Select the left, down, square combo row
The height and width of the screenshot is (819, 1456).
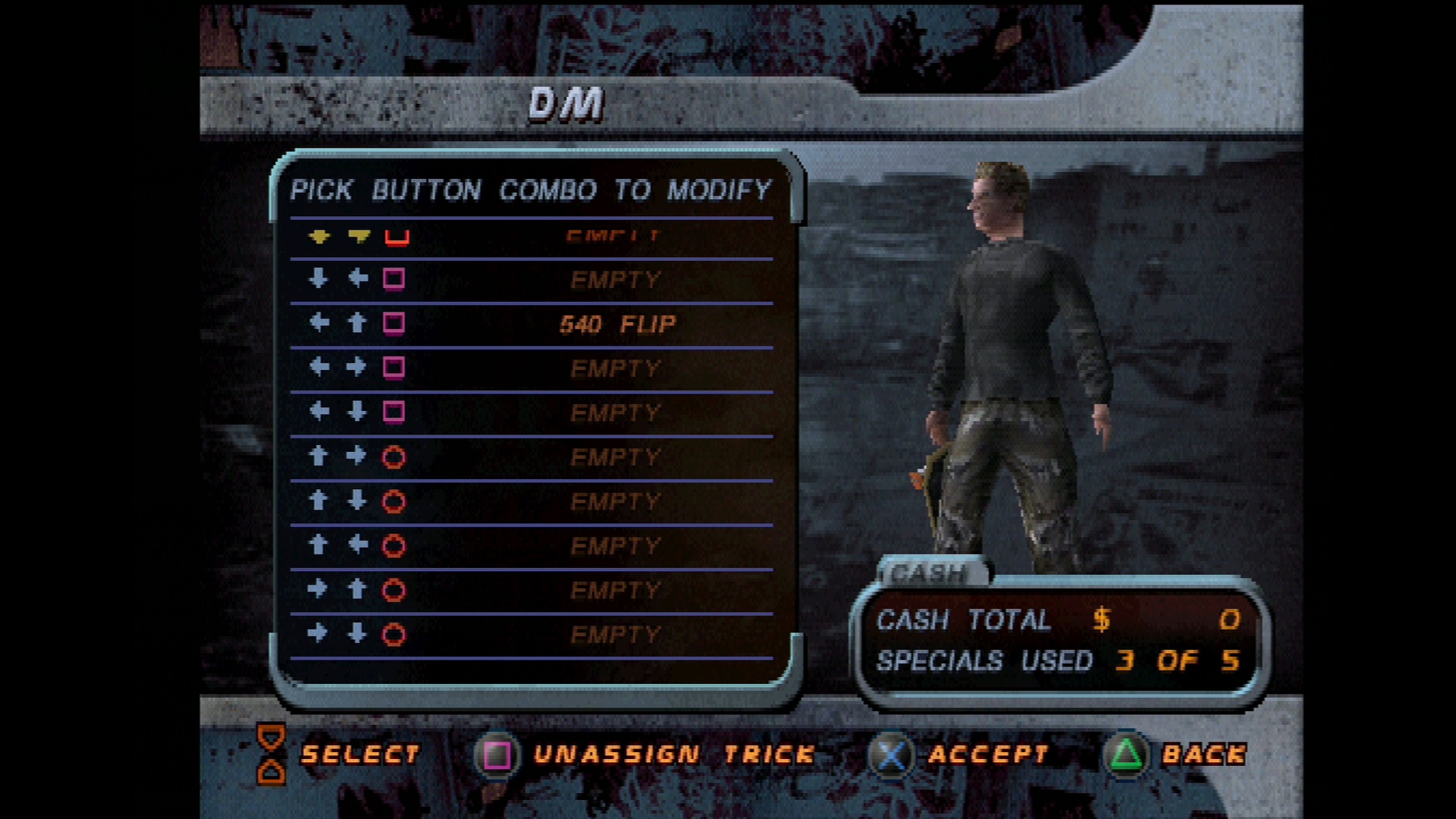[x=531, y=413]
